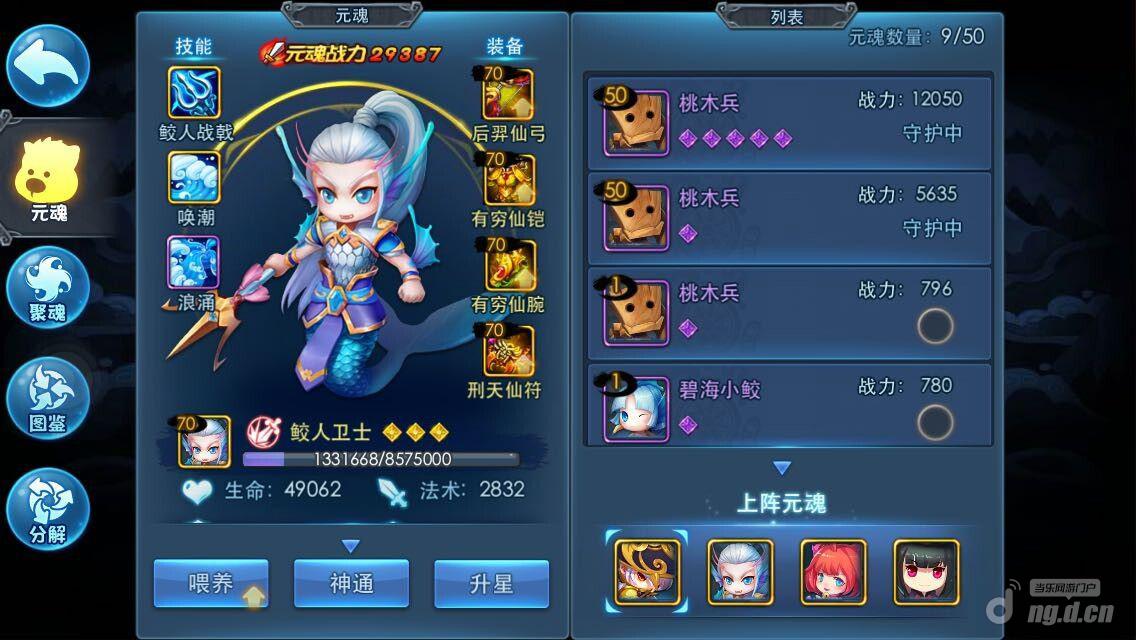
Task: Tap the 升星 star-up button
Action: click(491, 583)
